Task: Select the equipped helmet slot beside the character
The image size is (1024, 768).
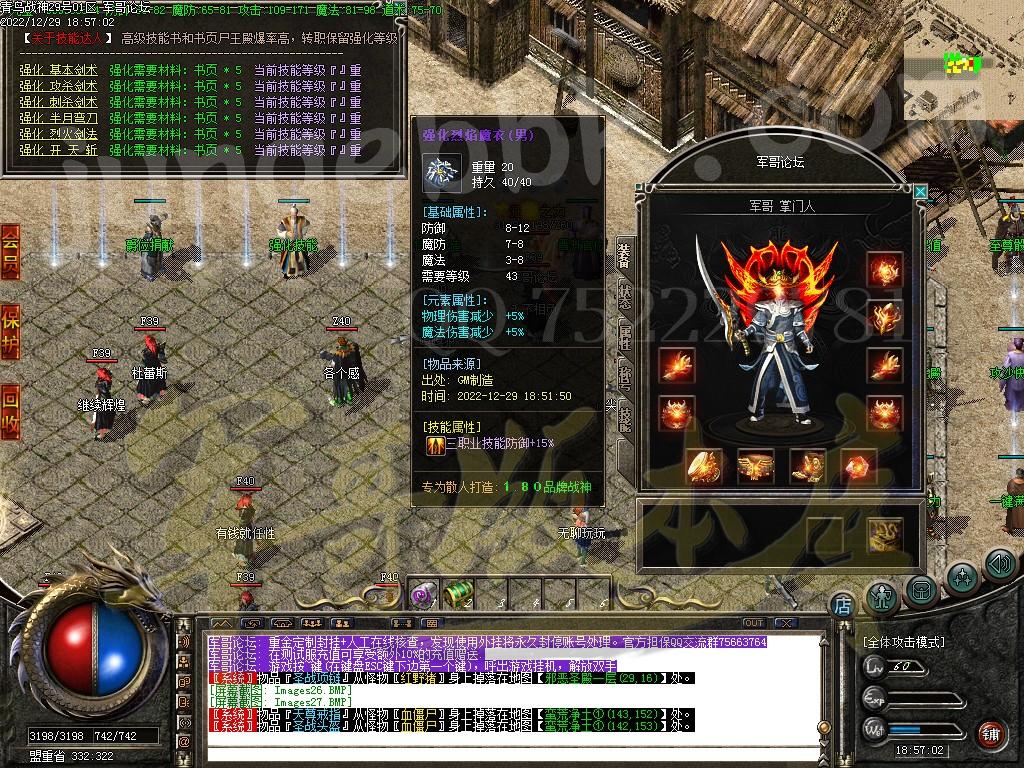Action: (885, 270)
